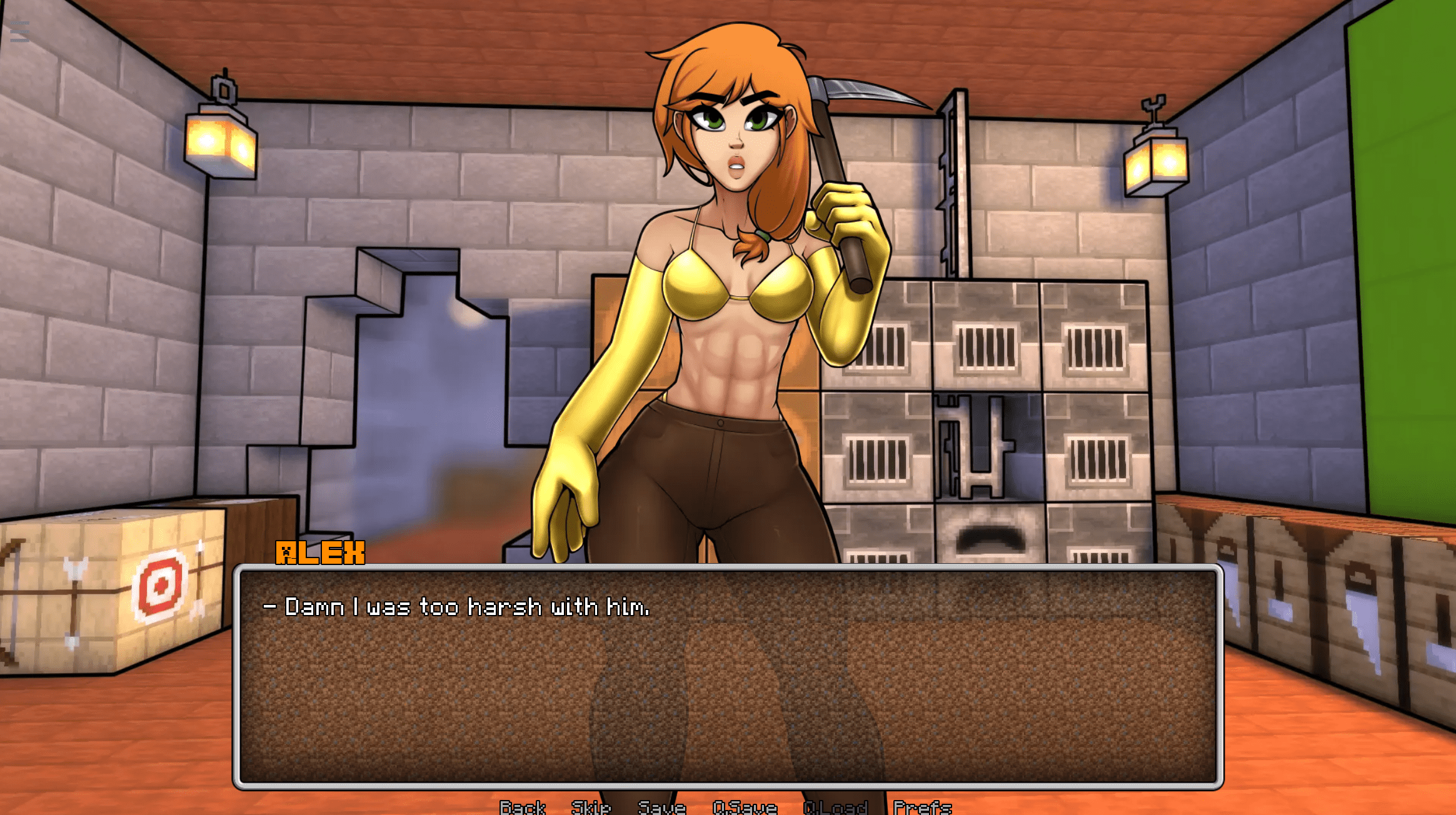Screen dimensions: 1456x815
Task: Go Back to previous dialogue line
Action: [523, 807]
